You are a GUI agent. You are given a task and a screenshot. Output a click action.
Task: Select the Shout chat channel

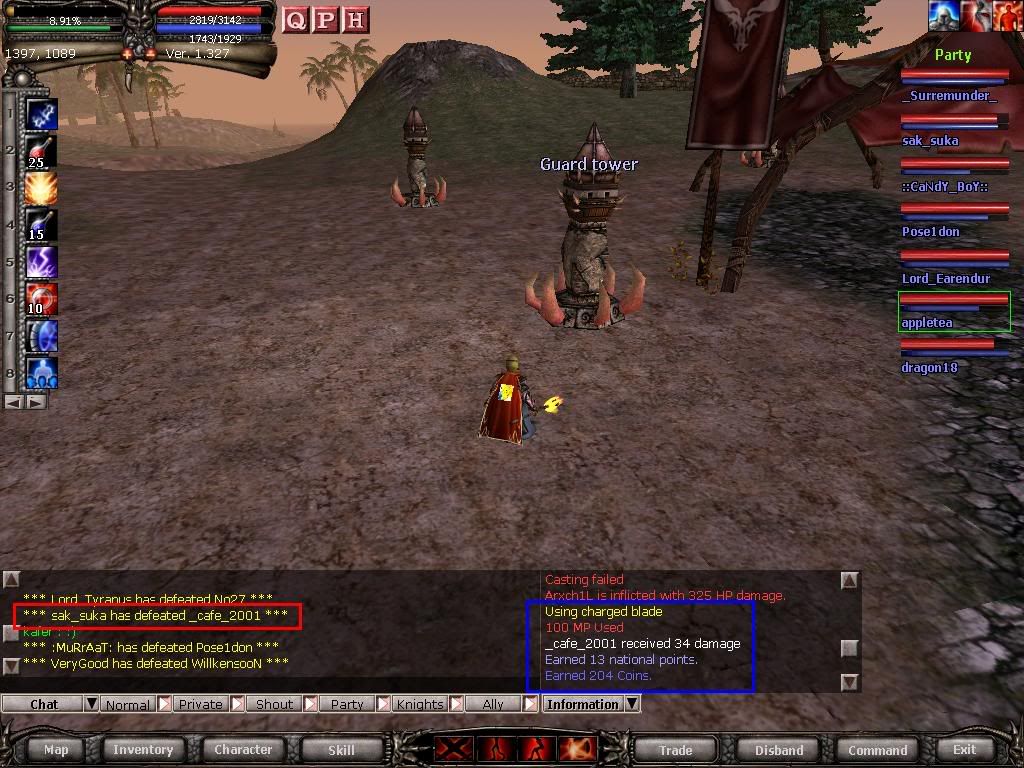click(274, 704)
